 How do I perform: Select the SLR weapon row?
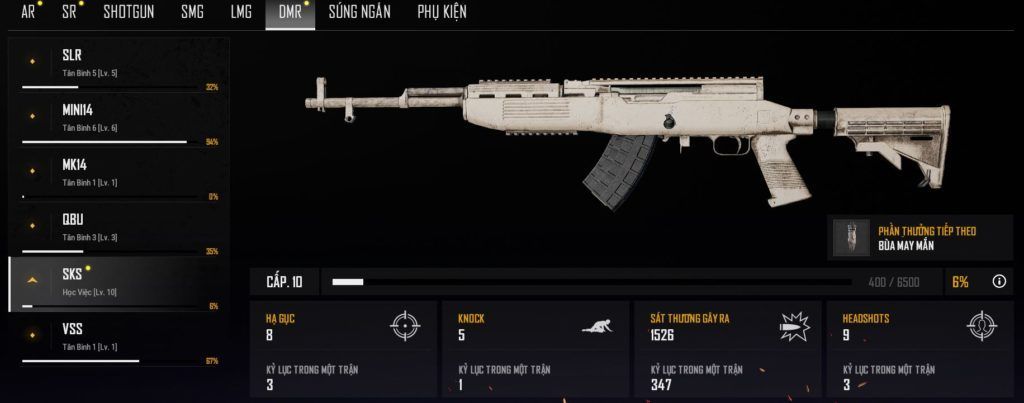click(118, 65)
